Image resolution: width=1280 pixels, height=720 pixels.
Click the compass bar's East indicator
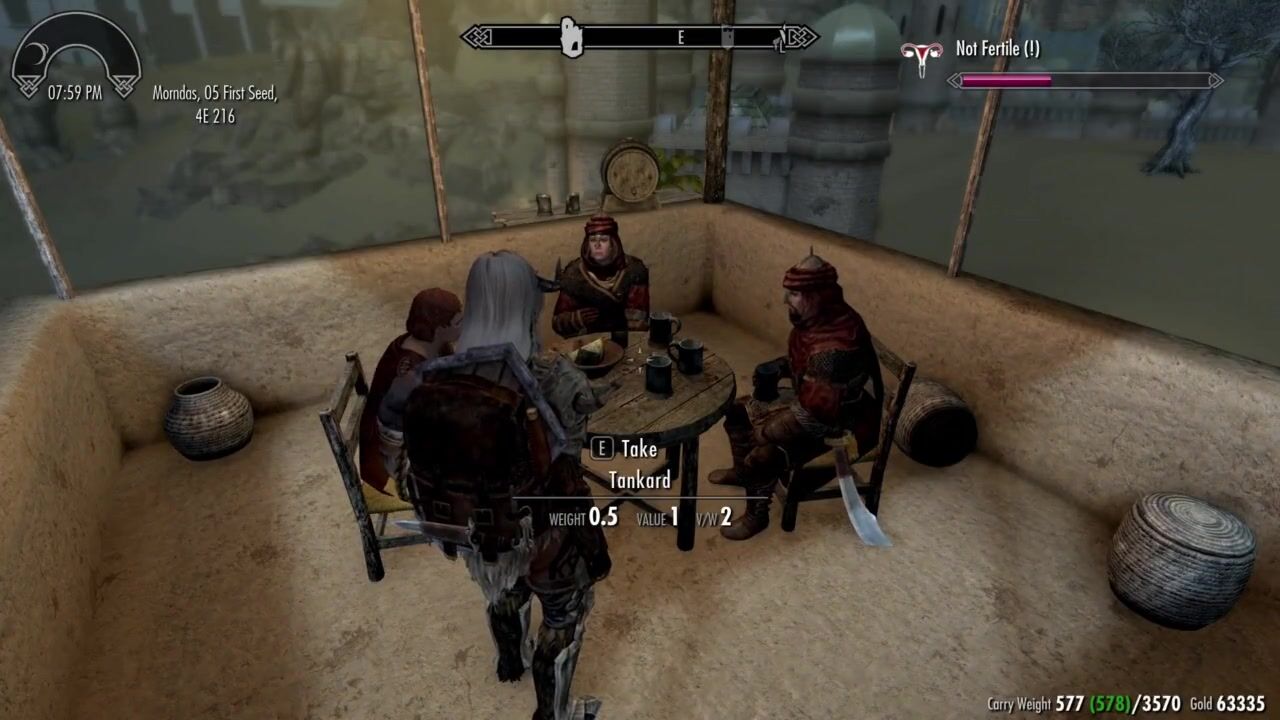[681, 38]
